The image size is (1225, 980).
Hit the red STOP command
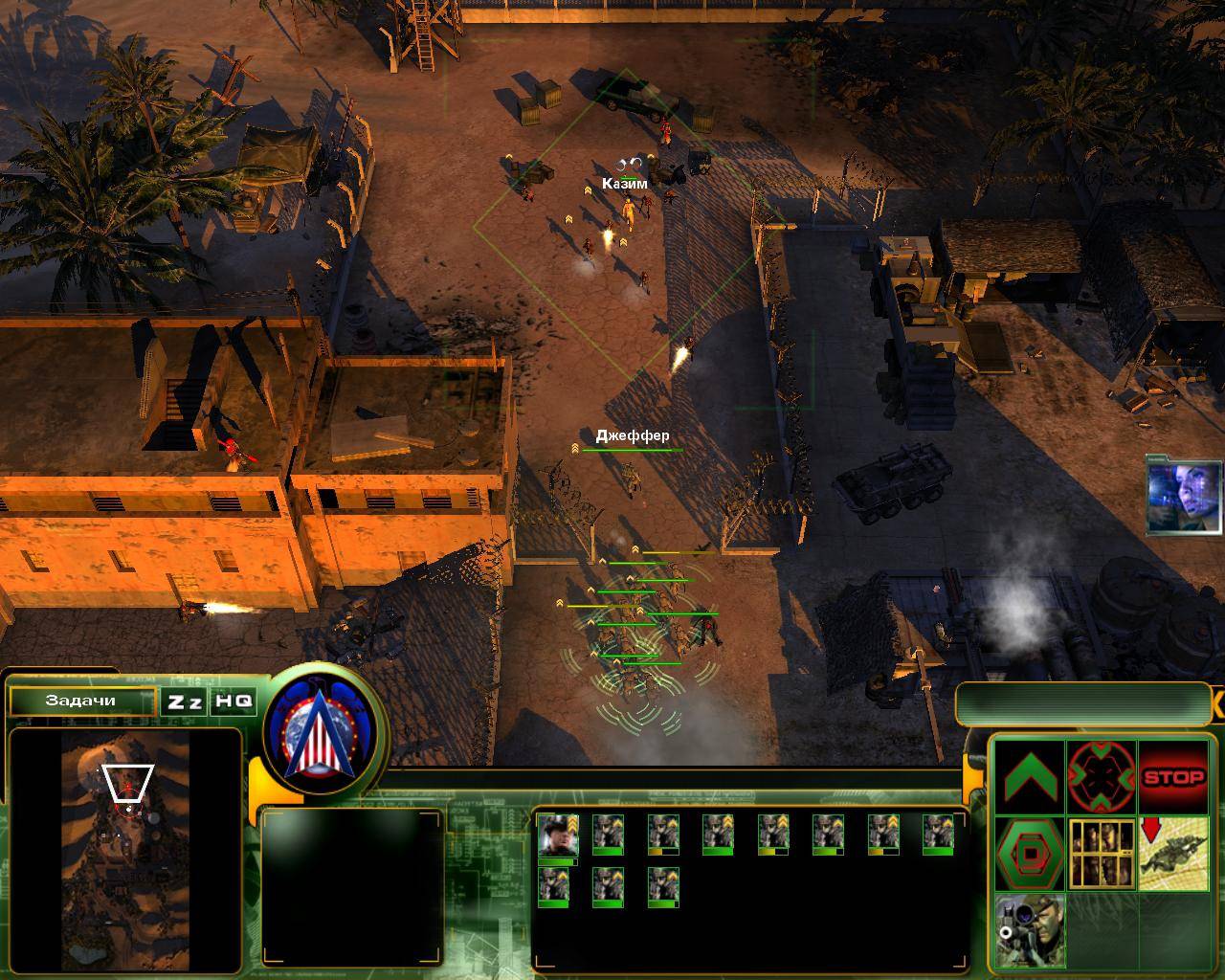click(1173, 776)
